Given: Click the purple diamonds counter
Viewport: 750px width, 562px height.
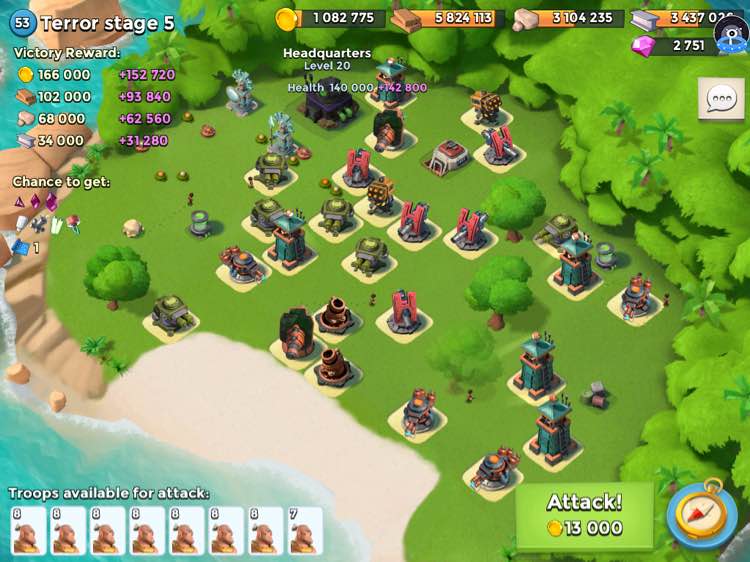Looking at the screenshot, I should coord(676,46).
